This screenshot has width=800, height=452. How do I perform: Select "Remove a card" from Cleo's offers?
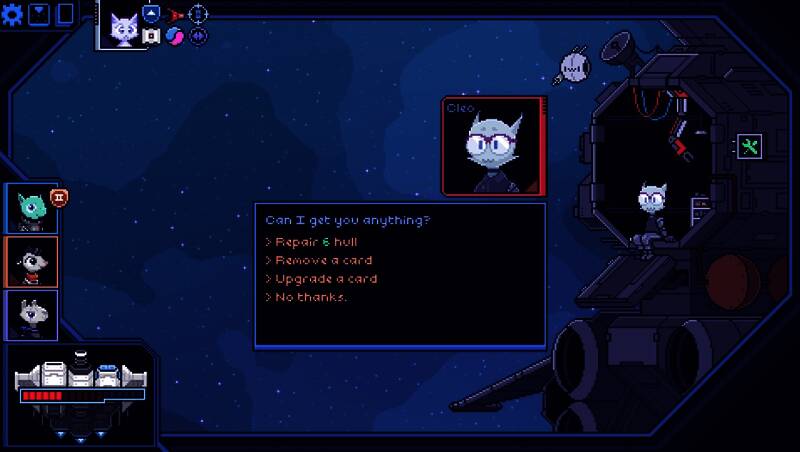coord(319,260)
